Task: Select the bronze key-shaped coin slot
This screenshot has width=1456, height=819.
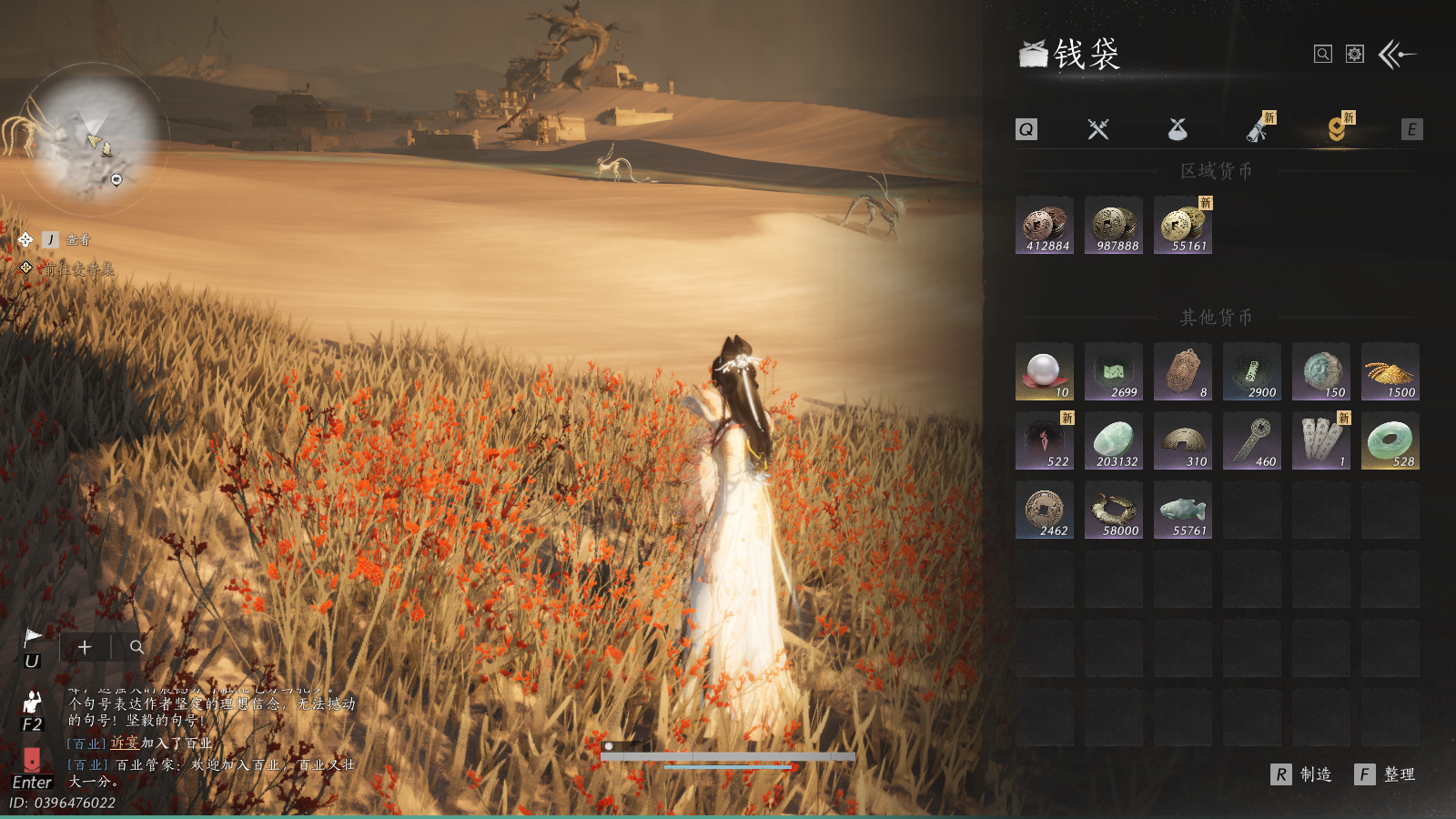Action: (x=1252, y=440)
